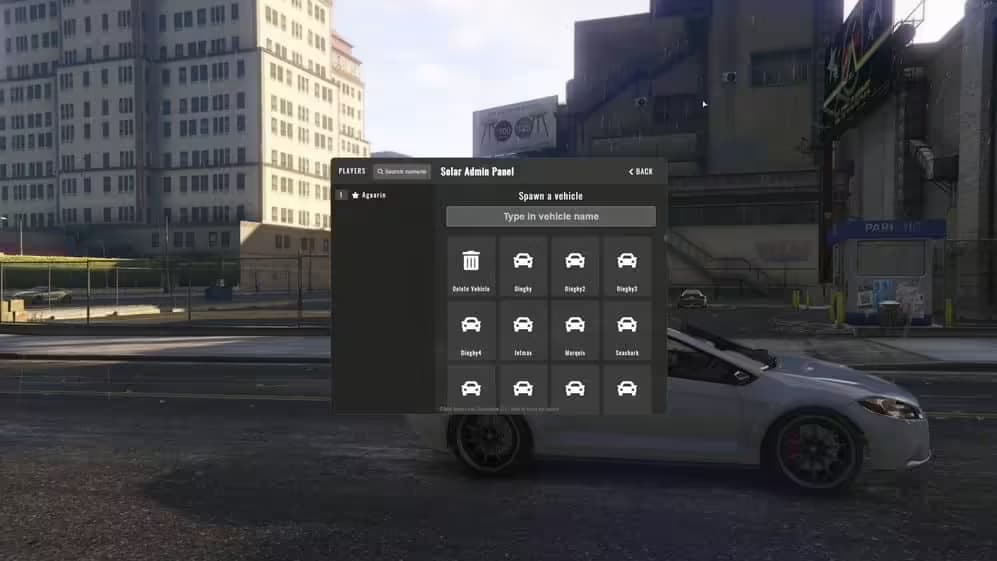997x561 pixels.
Task: Choose the Delete Vehicle trash tile
Action: click(x=471, y=266)
